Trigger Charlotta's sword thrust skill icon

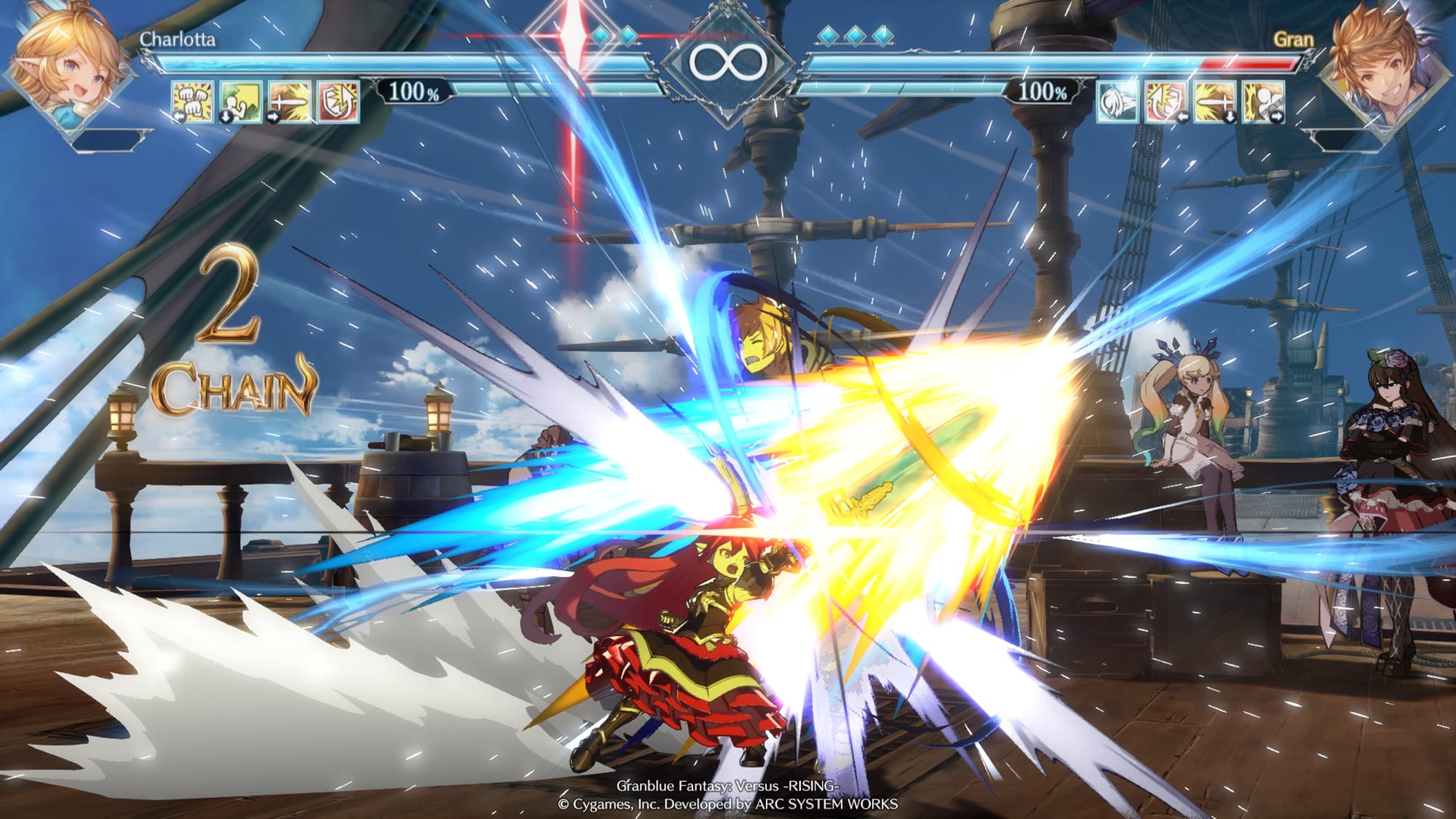290,100
